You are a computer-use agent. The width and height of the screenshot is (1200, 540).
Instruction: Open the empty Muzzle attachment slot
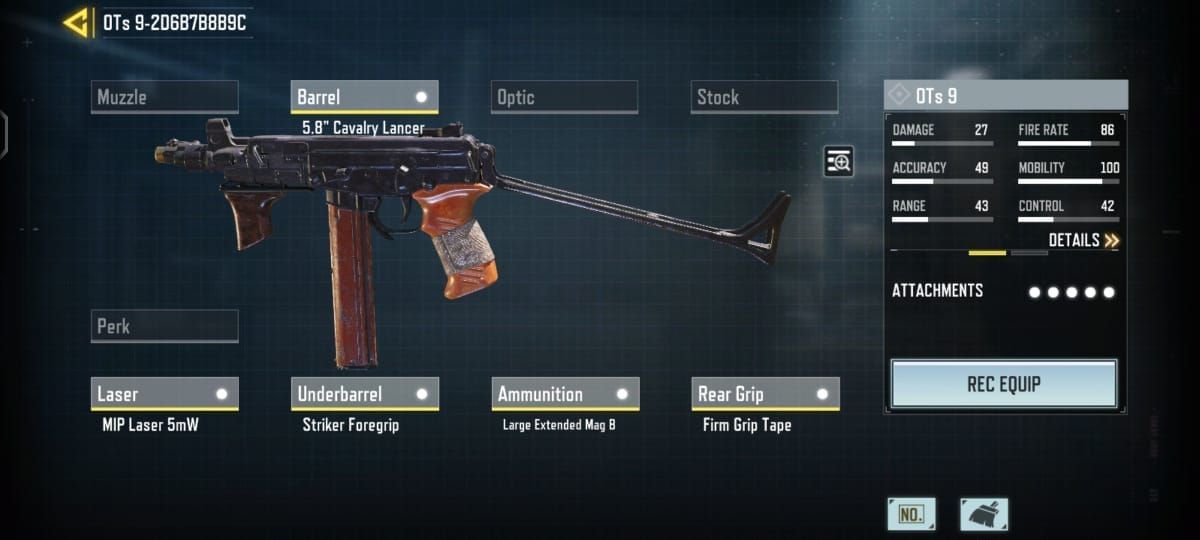[165, 97]
